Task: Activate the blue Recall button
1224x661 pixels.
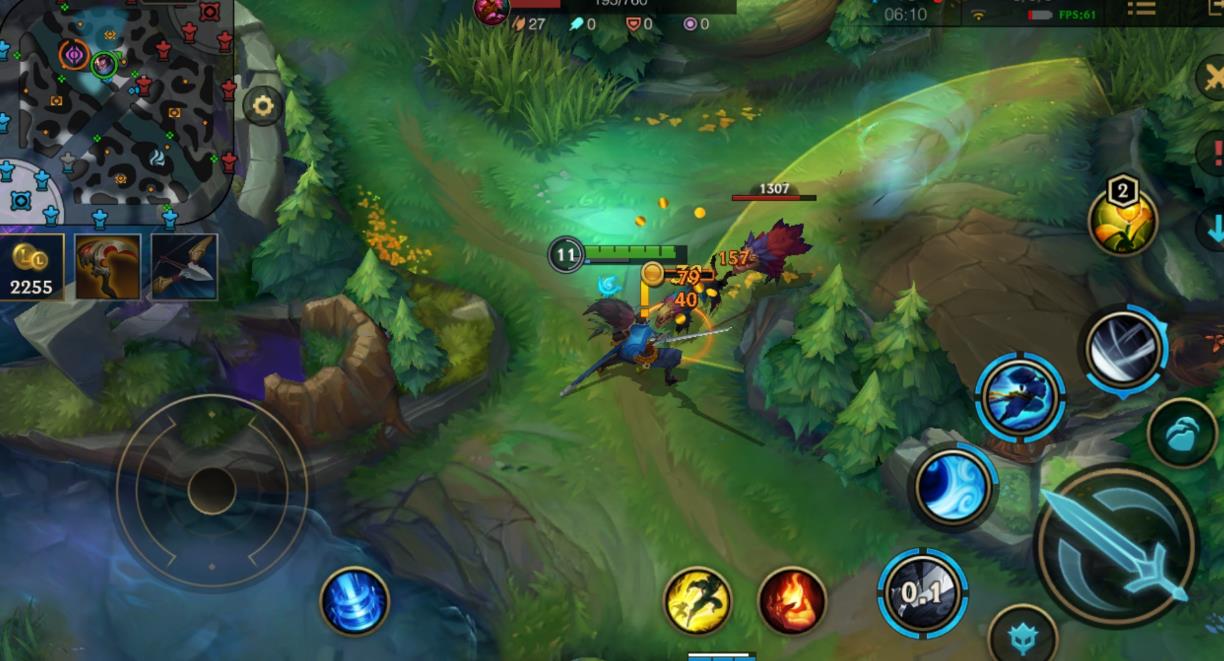Action: coord(355,601)
